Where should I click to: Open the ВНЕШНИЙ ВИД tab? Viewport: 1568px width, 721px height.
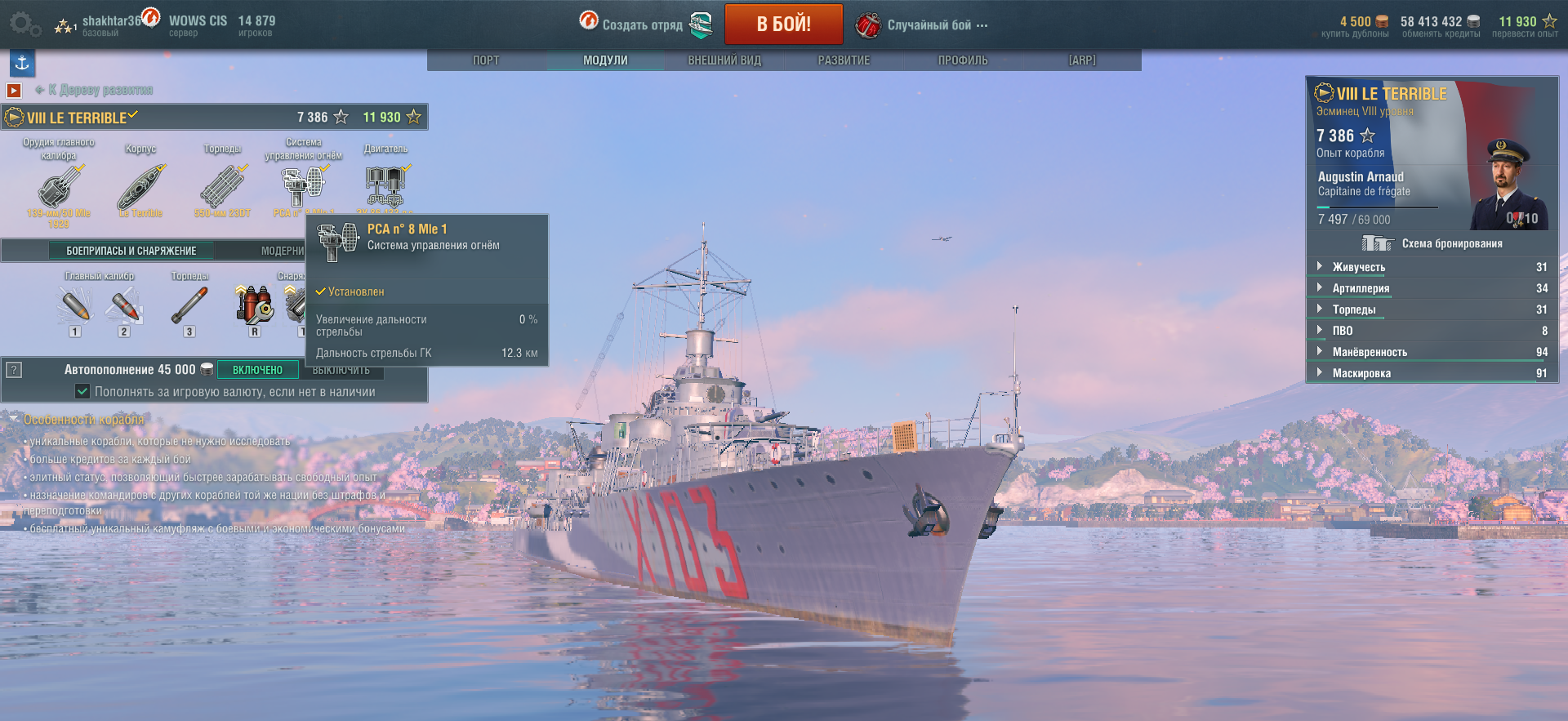tap(724, 60)
